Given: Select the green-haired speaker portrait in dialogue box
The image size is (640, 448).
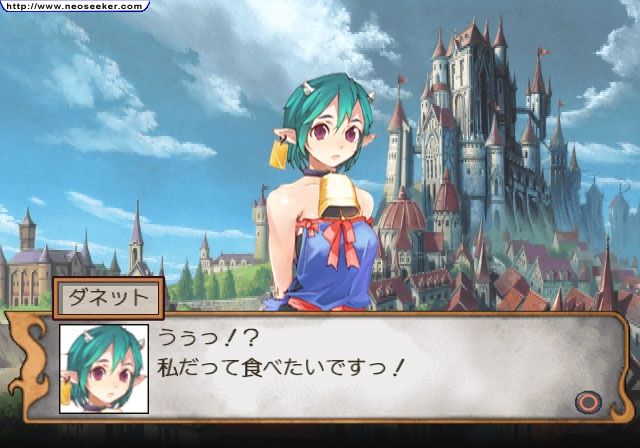Looking at the screenshot, I should (x=104, y=369).
